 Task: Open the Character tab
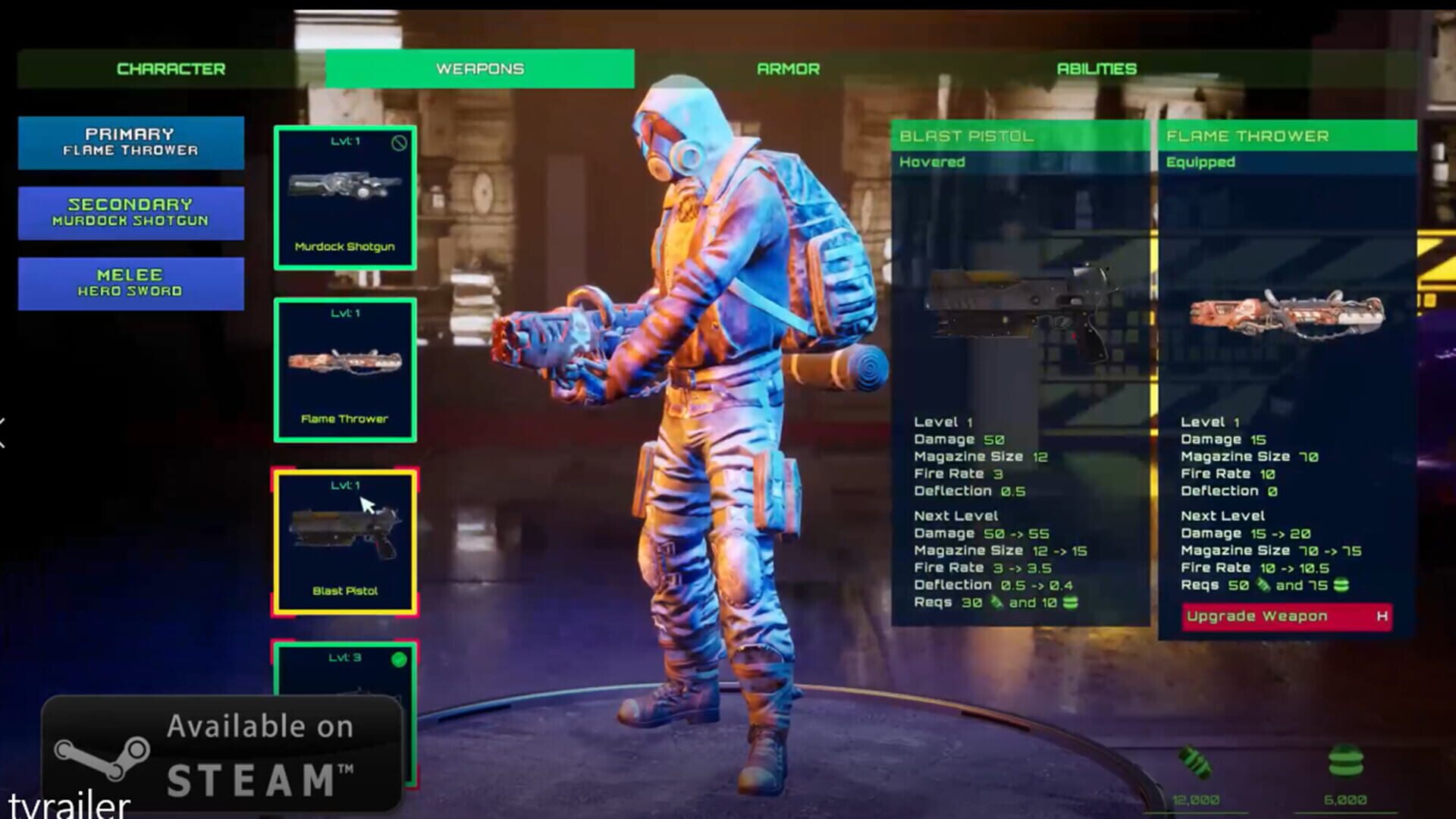170,68
